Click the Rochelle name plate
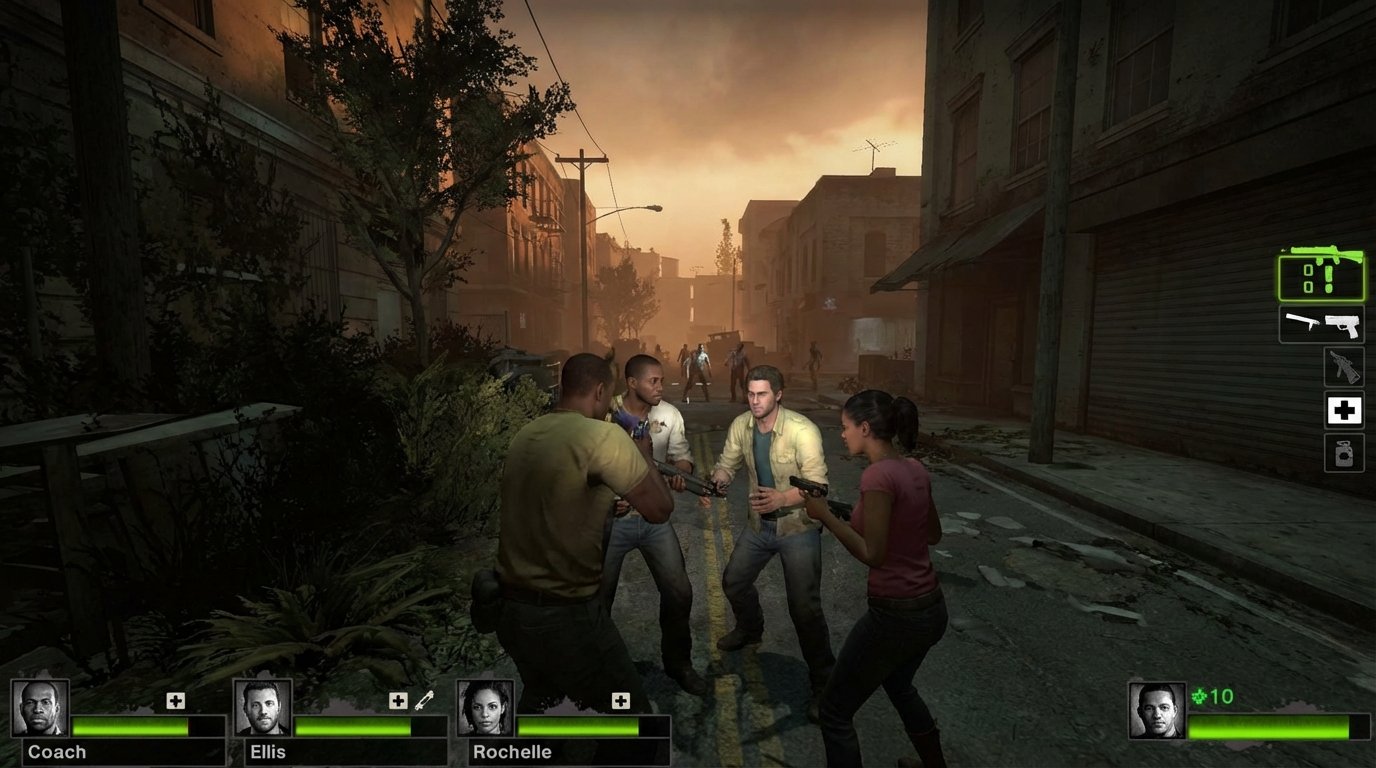1376x768 pixels. pos(511,752)
